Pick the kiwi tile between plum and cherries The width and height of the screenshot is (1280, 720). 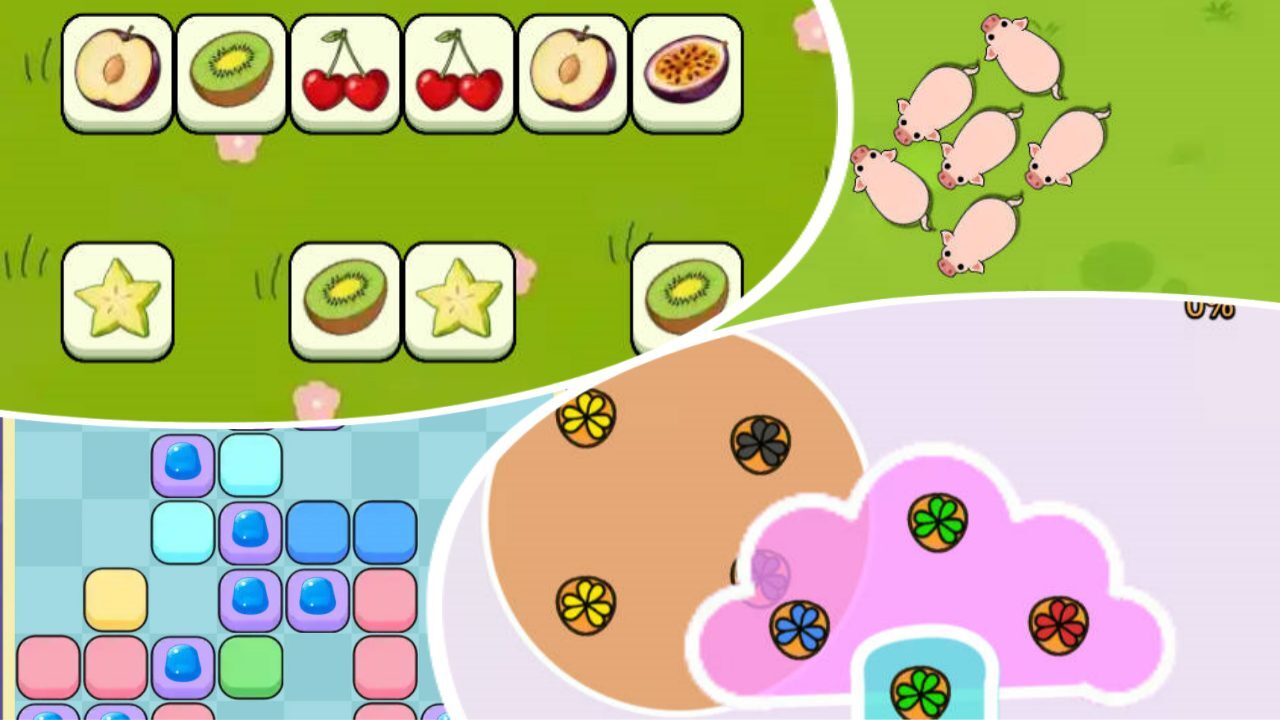coord(231,72)
